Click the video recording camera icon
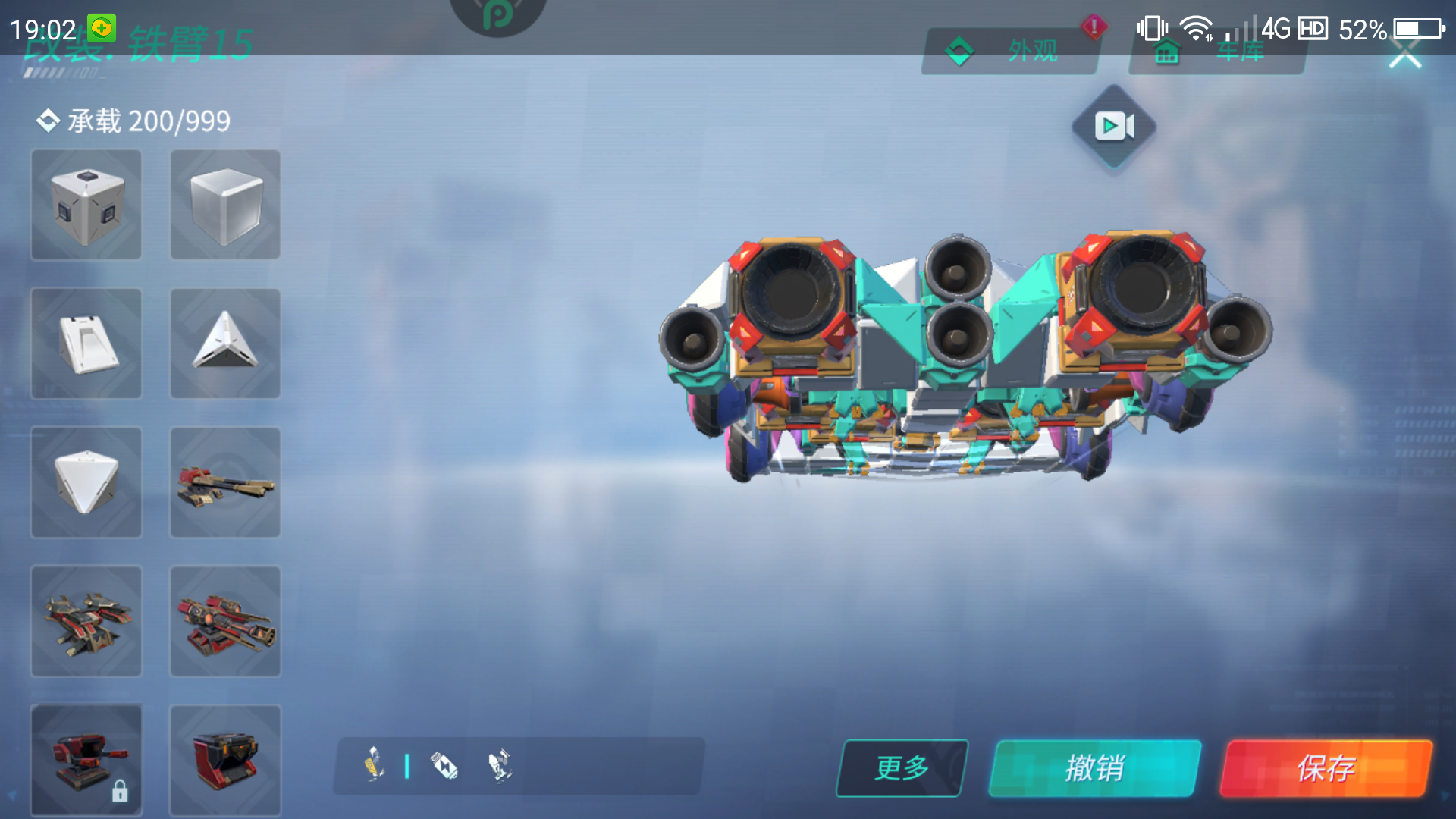The image size is (1456, 819). pyautogui.click(x=1113, y=127)
